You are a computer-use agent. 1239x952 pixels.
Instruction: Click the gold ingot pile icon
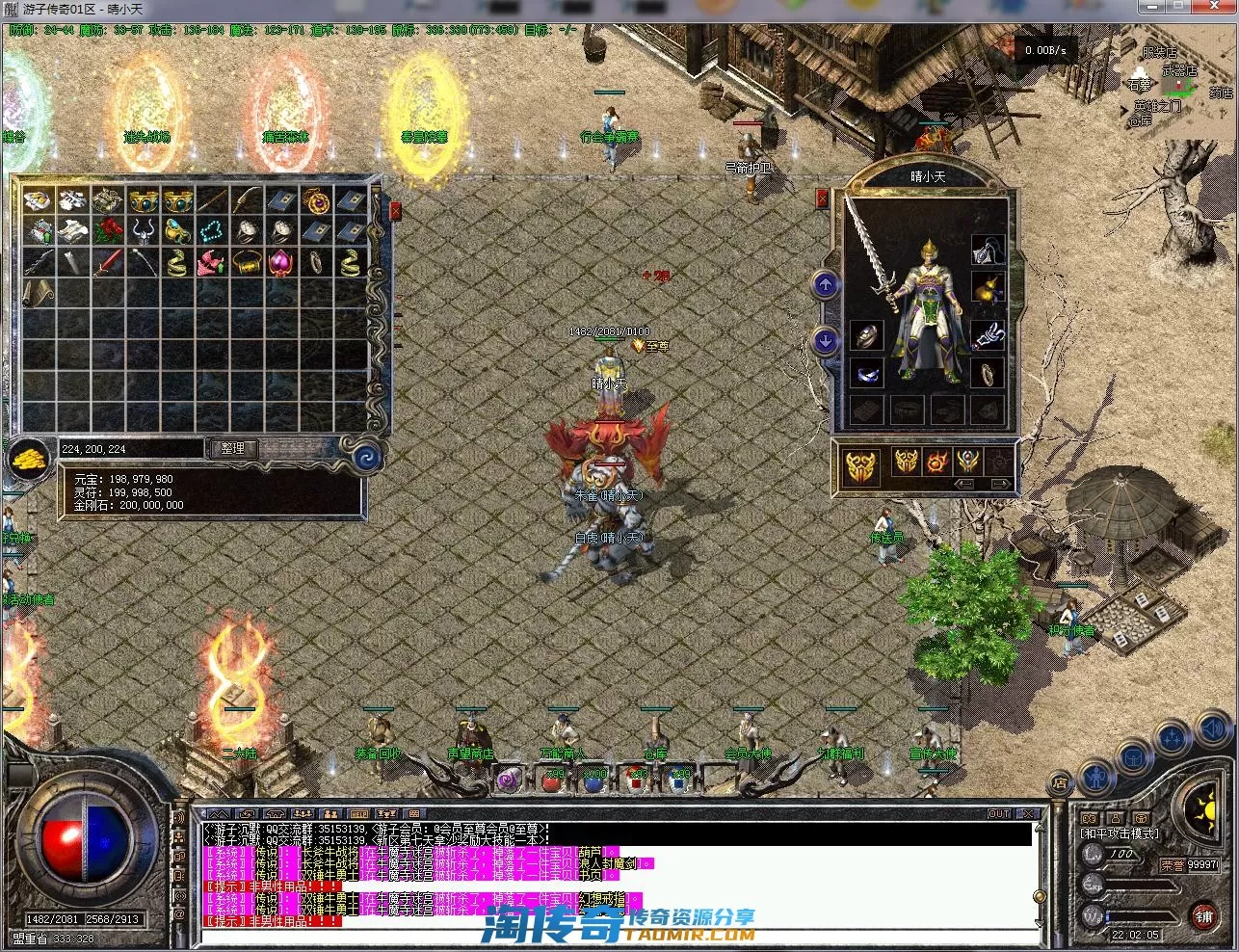(31, 458)
